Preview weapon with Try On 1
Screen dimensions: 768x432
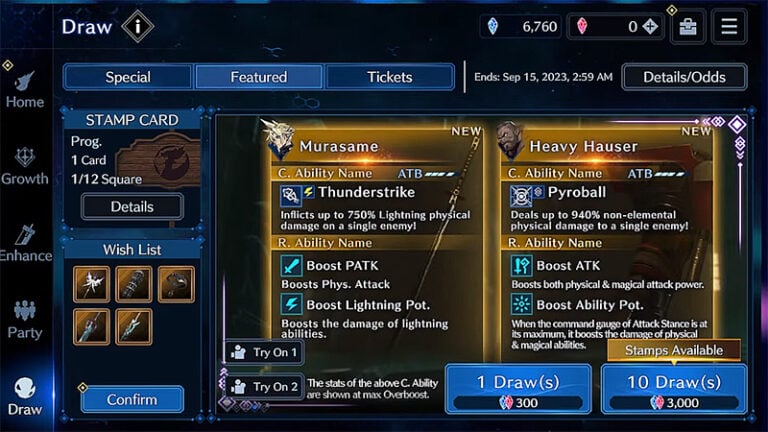[264, 352]
